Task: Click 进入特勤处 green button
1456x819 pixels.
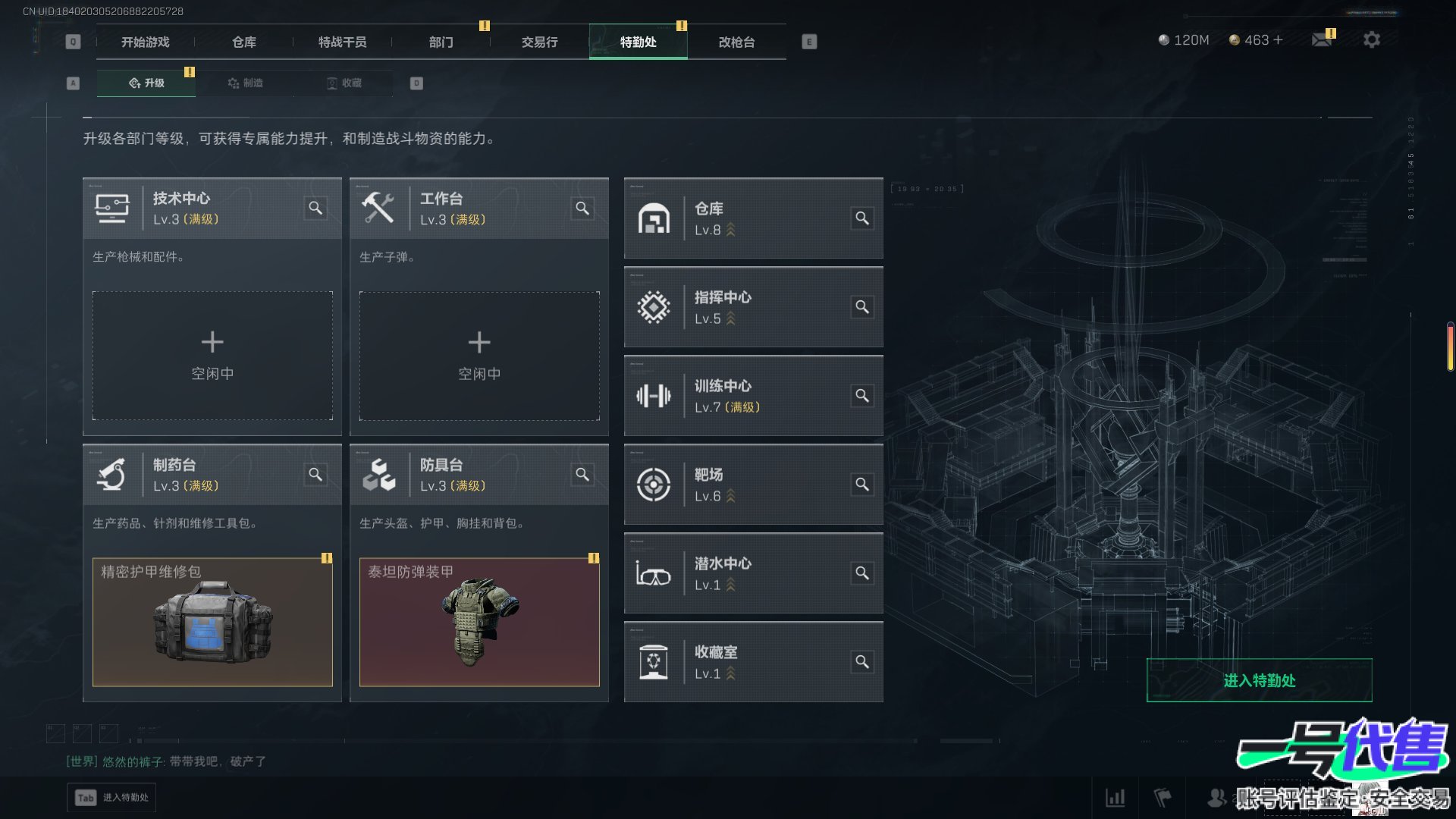Action: (1259, 680)
